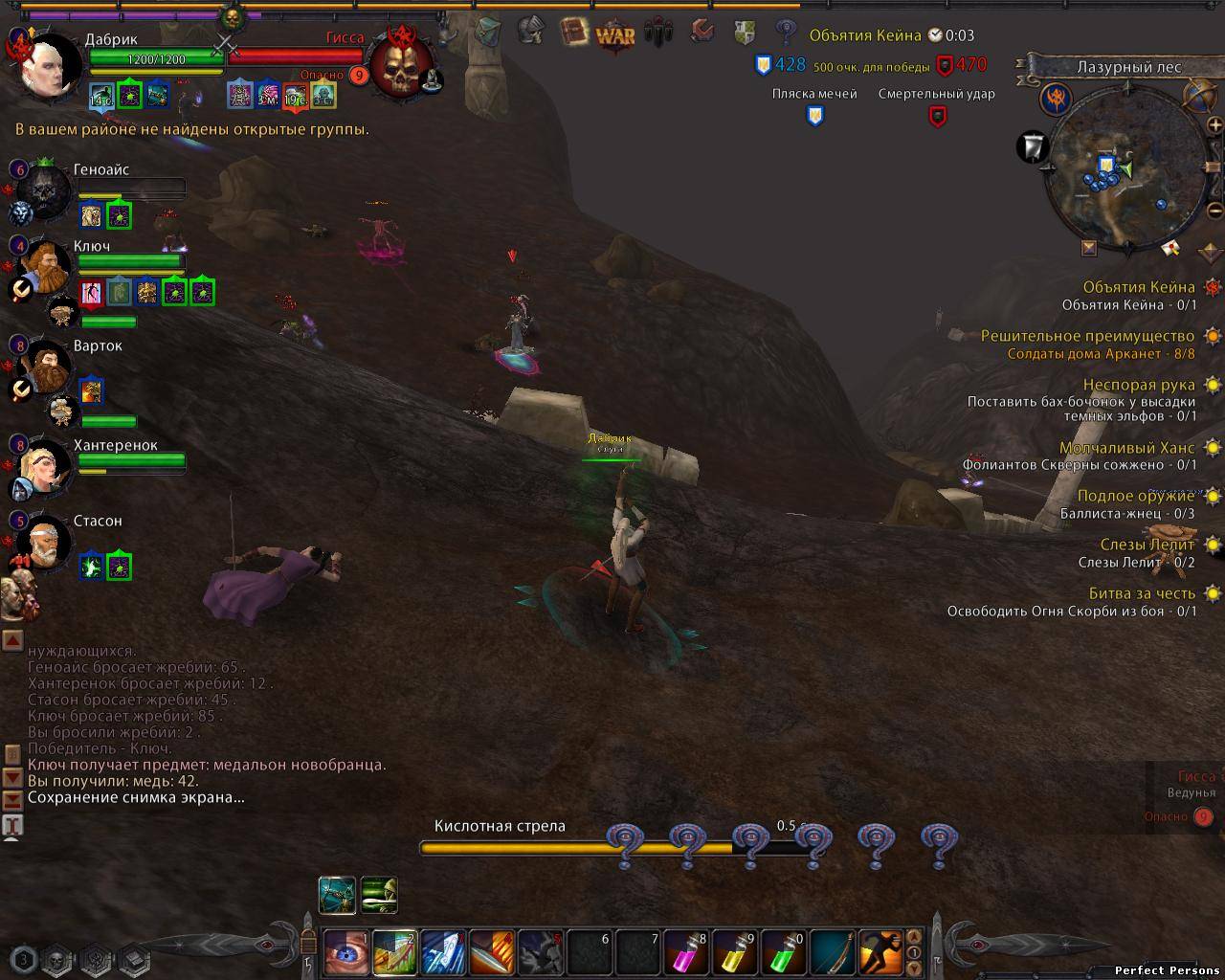Activate the running figure sprint ability
1225x980 pixels.
881,952
